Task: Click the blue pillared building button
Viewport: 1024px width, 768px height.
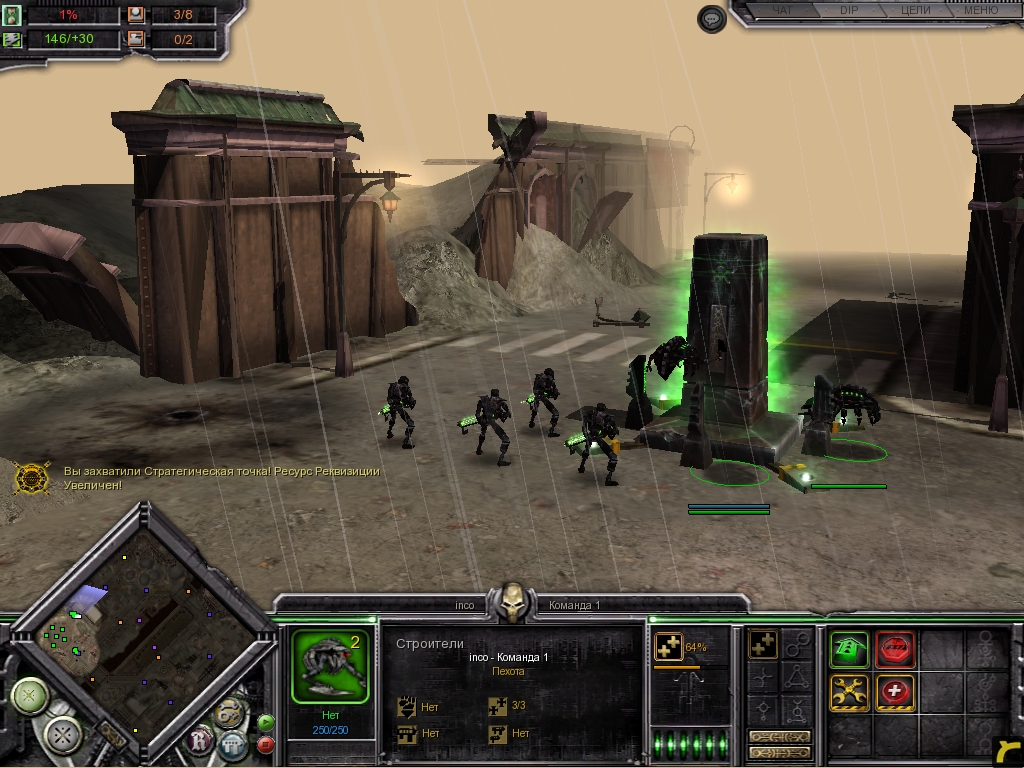Action: [233, 745]
